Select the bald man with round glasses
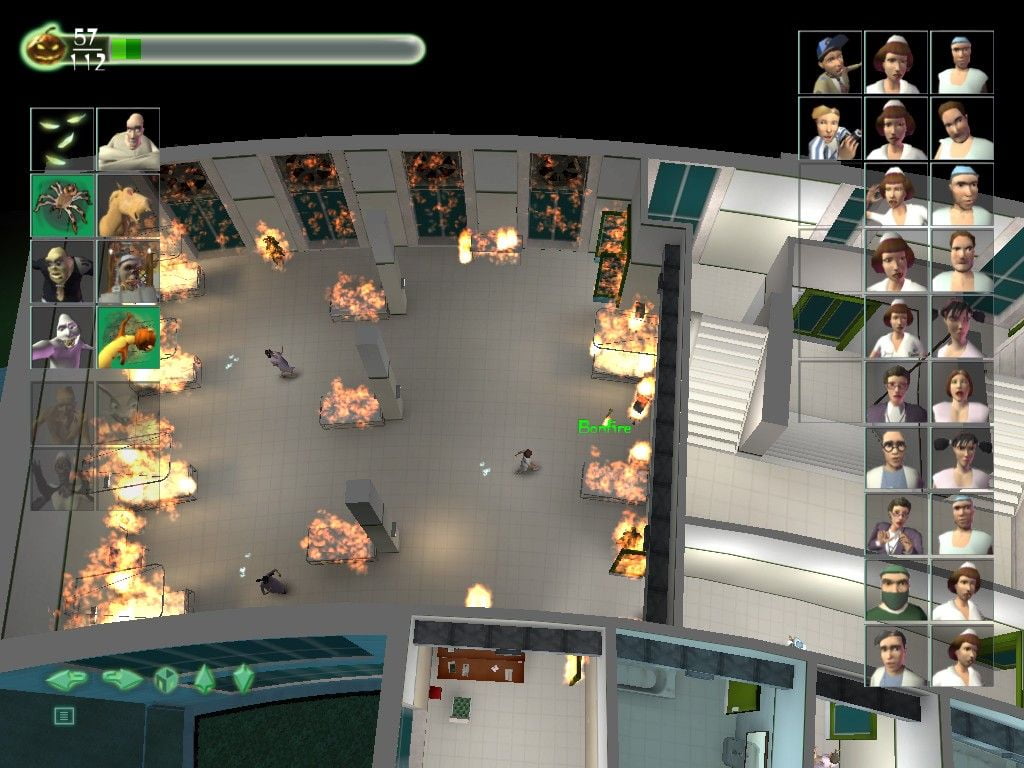This screenshot has width=1024, height=768. point(897,458)
